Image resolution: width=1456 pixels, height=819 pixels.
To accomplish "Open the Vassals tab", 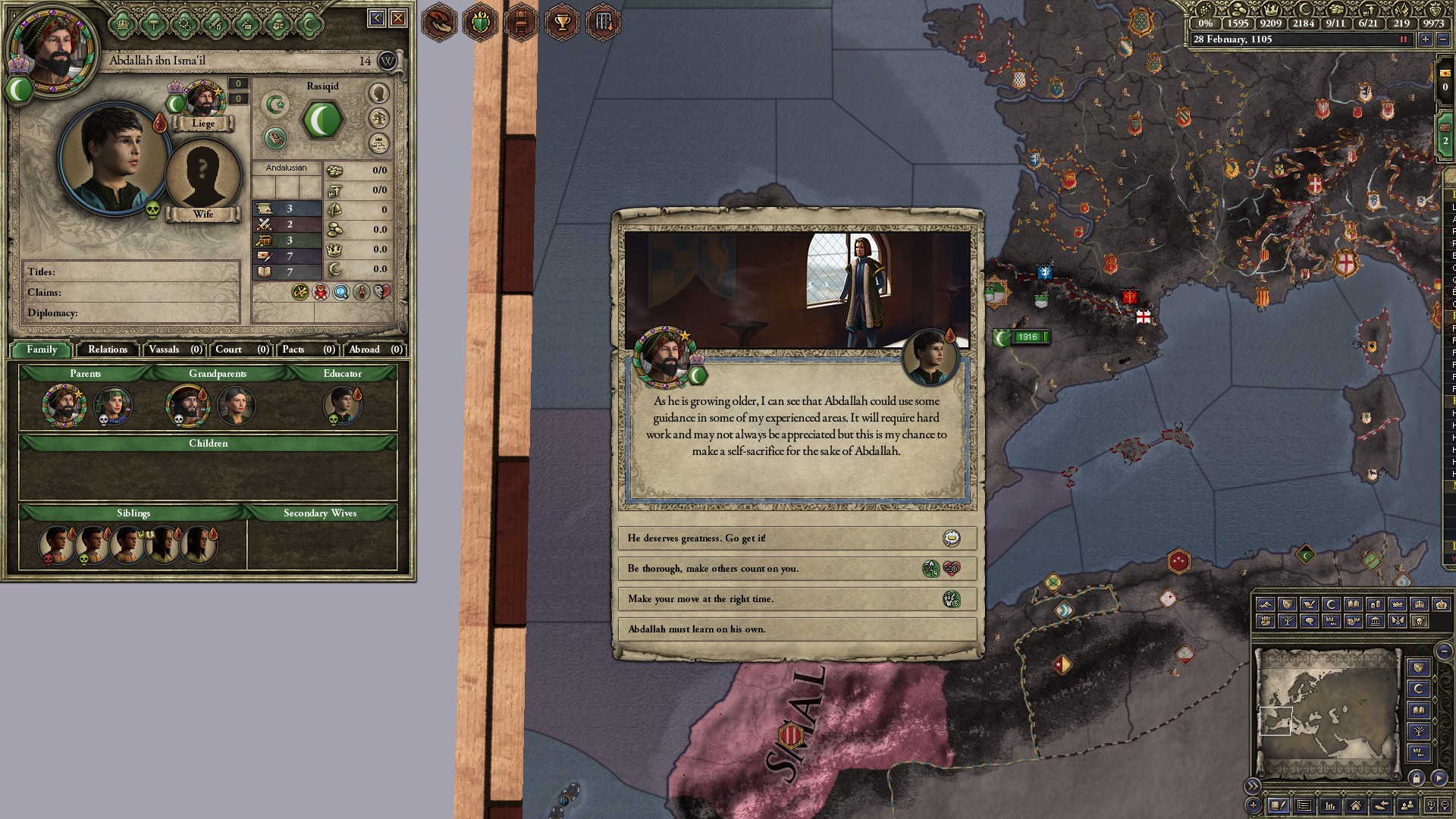I will (x=175, y=350).
